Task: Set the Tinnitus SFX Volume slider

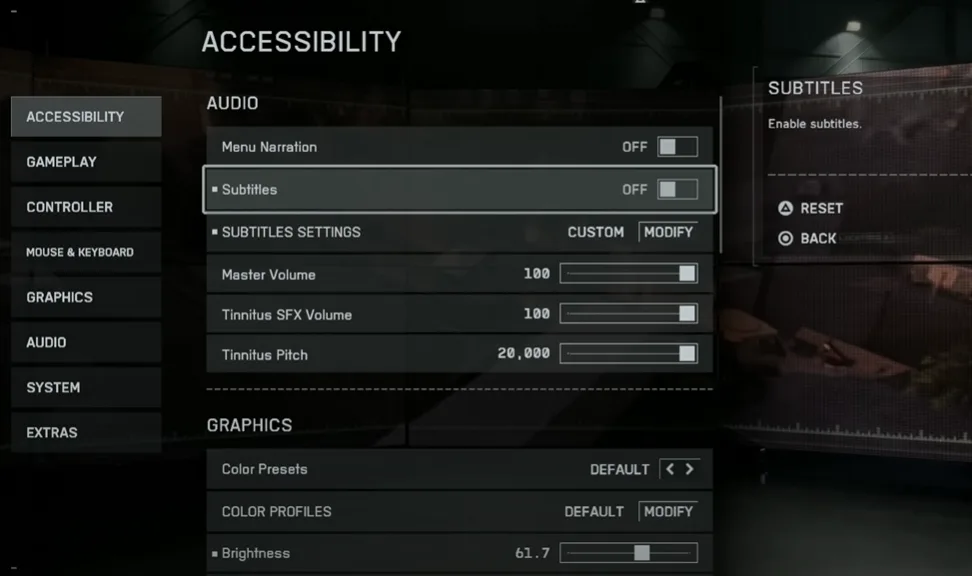Action: [x=628, y=314]
